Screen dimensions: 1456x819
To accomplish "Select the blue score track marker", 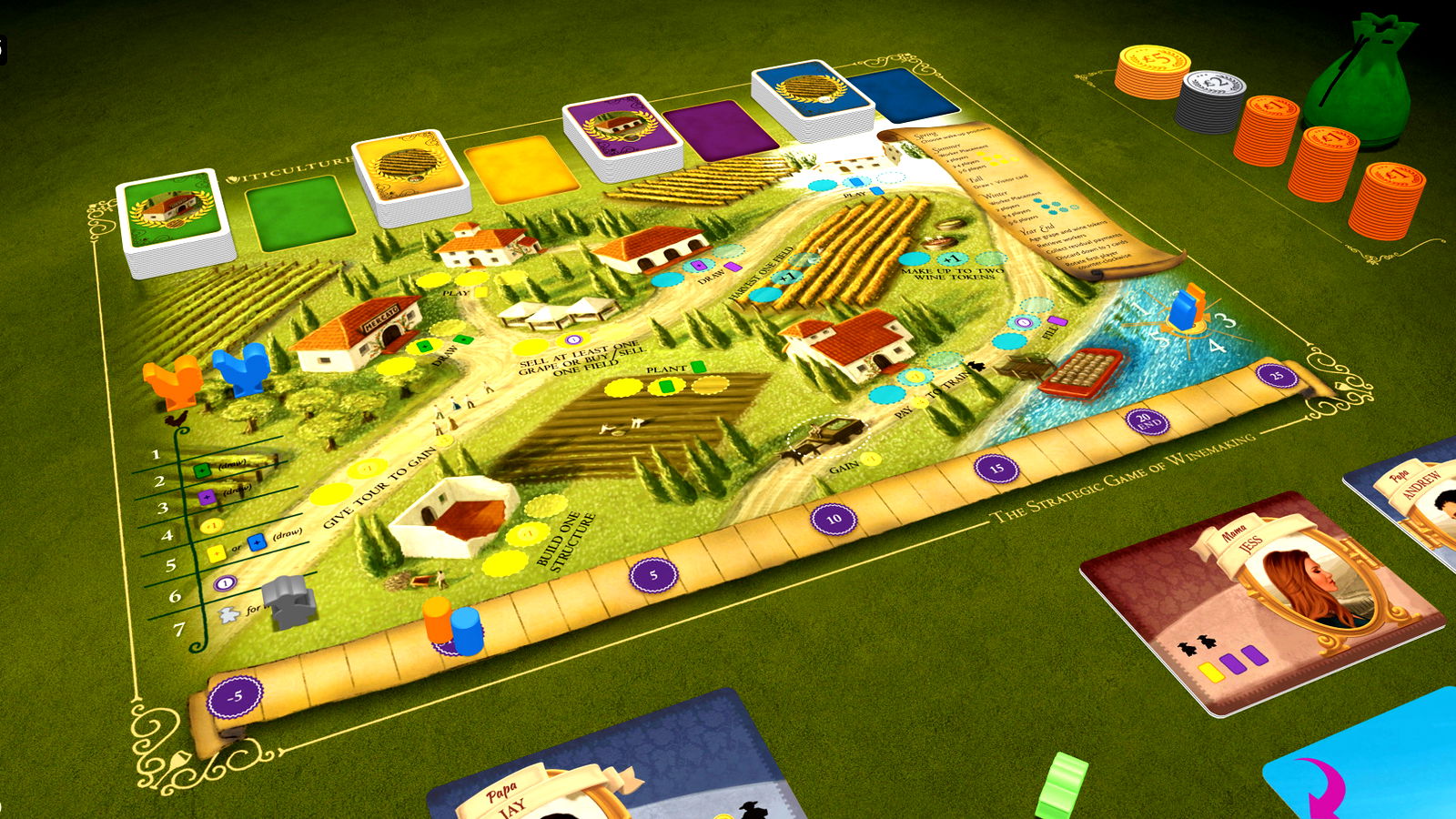I will (467, 631).
